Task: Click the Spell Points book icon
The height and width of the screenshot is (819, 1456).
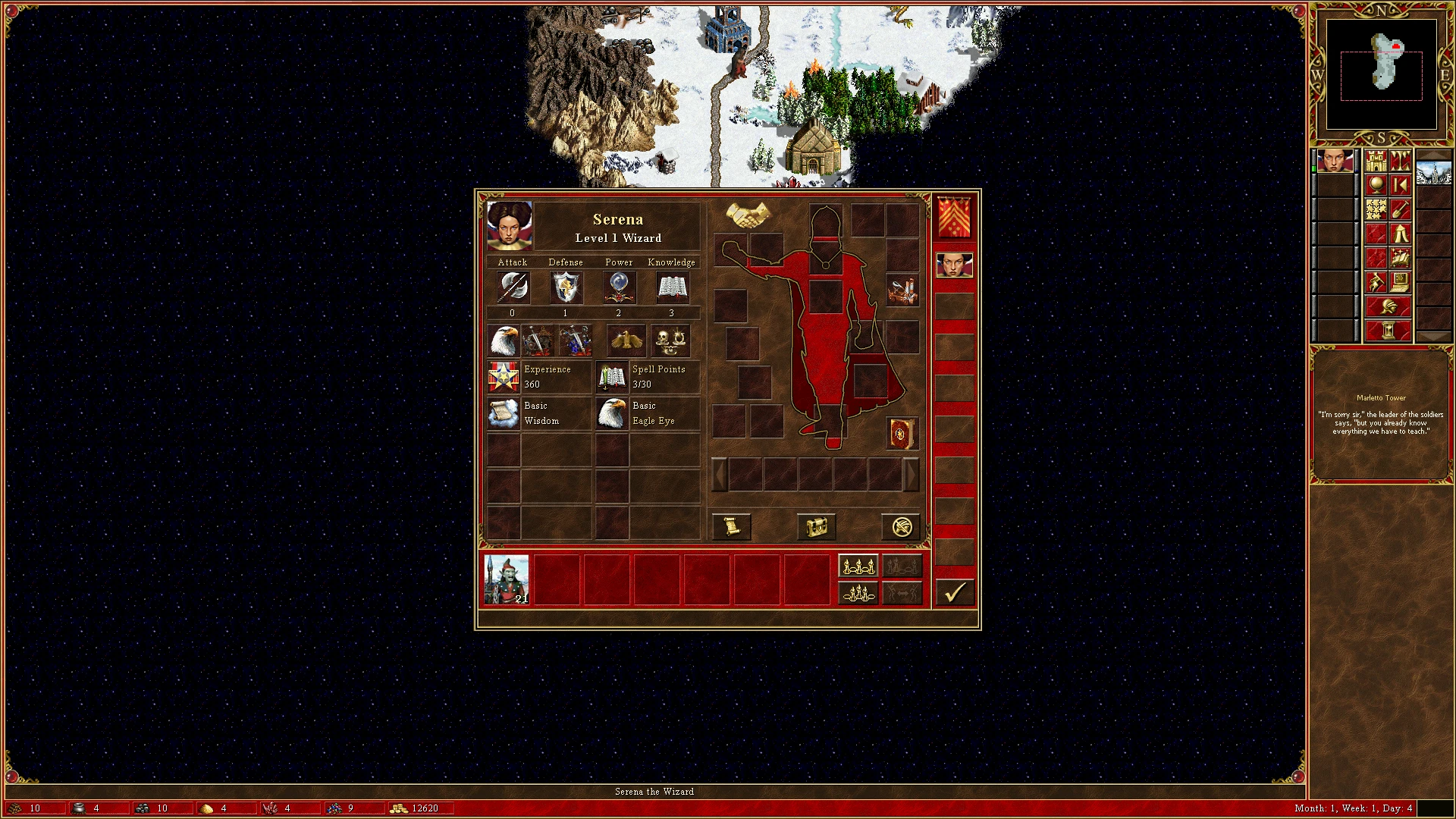Action: [x=611, y=377]
